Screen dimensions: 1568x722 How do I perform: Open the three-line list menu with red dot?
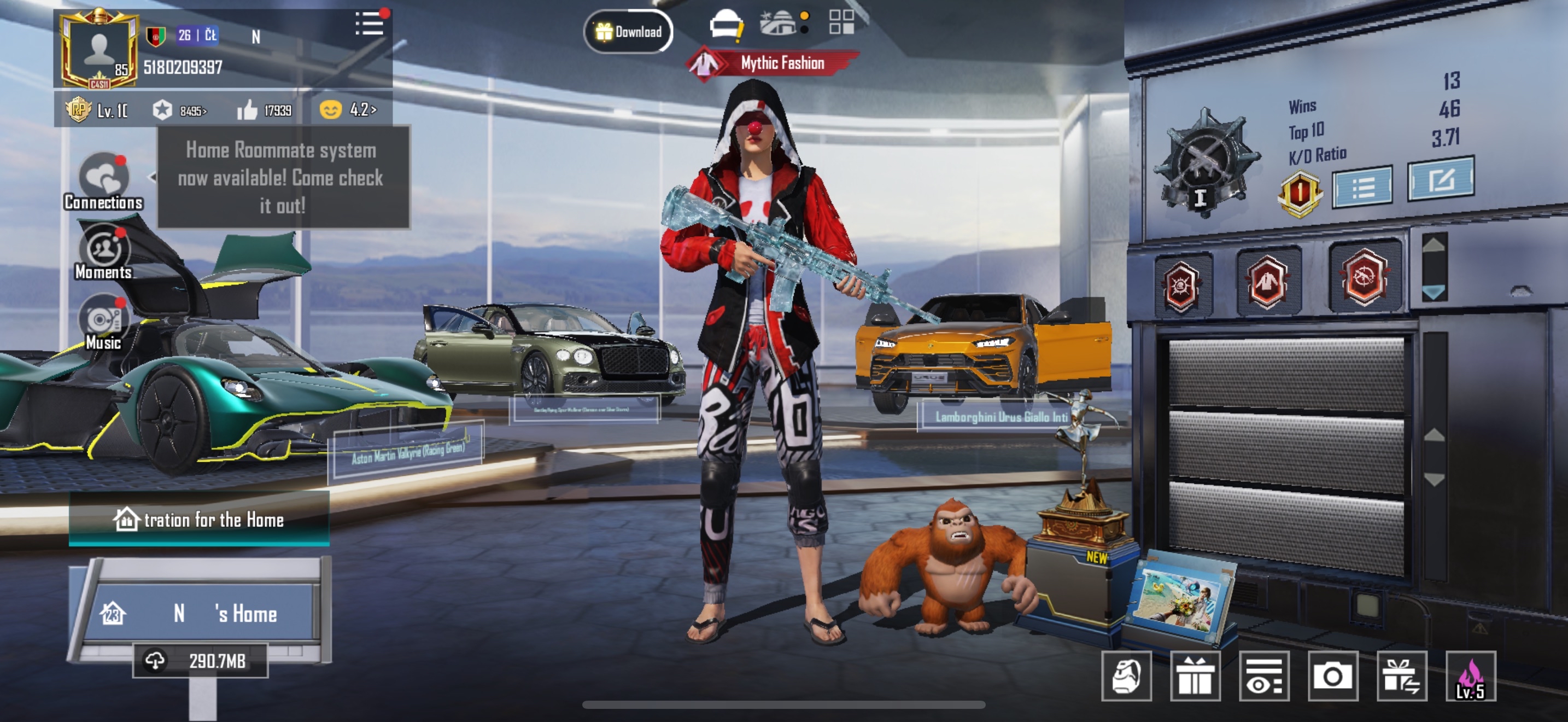(370, 25)
